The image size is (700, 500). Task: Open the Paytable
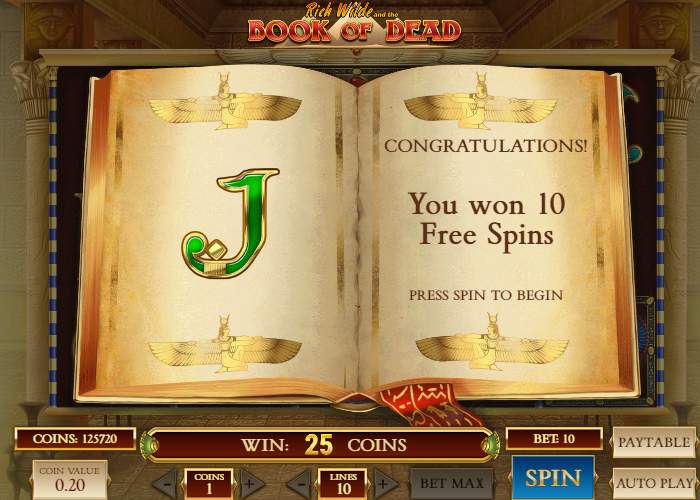(653, 441)
